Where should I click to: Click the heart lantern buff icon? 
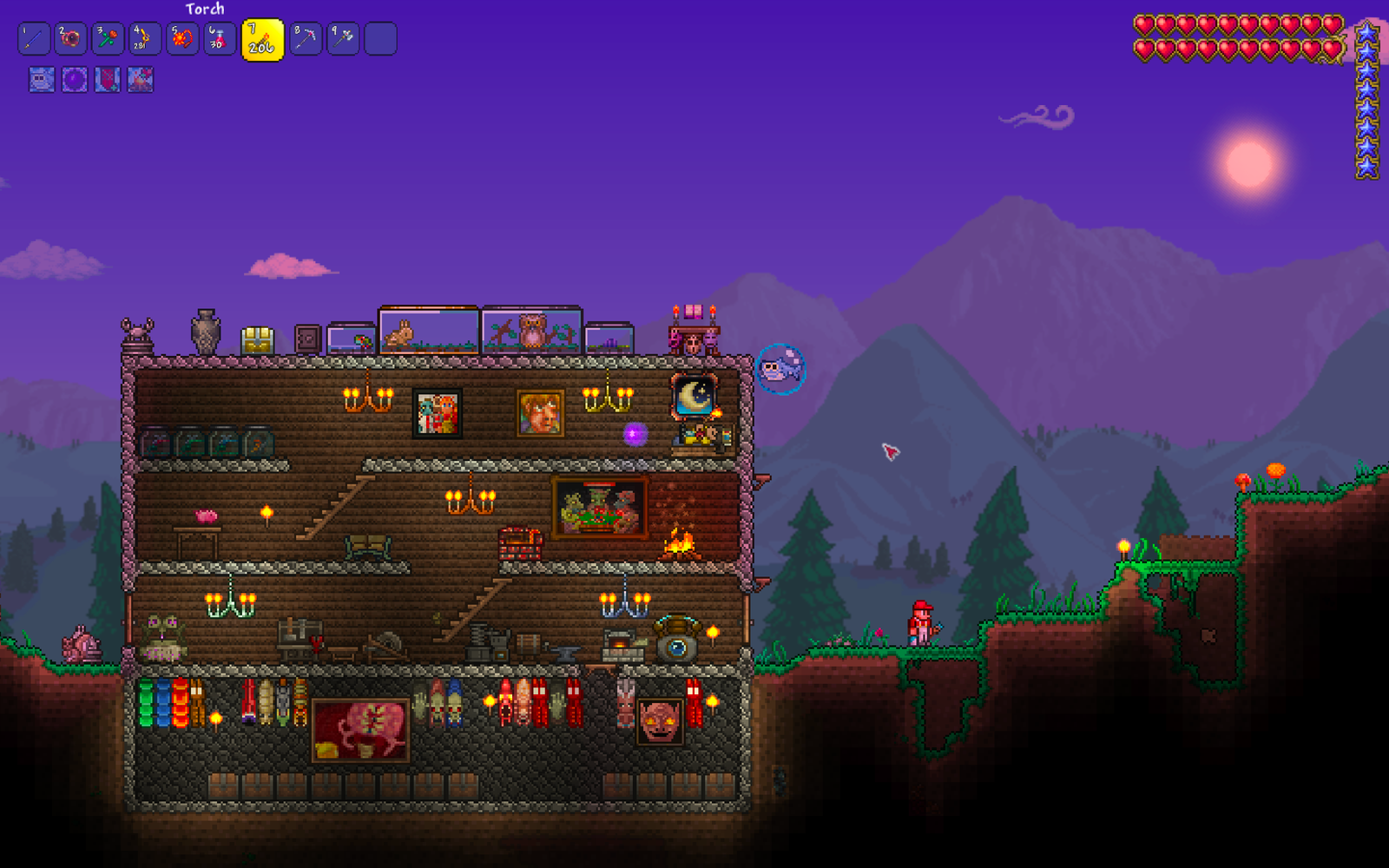point(106,80)
